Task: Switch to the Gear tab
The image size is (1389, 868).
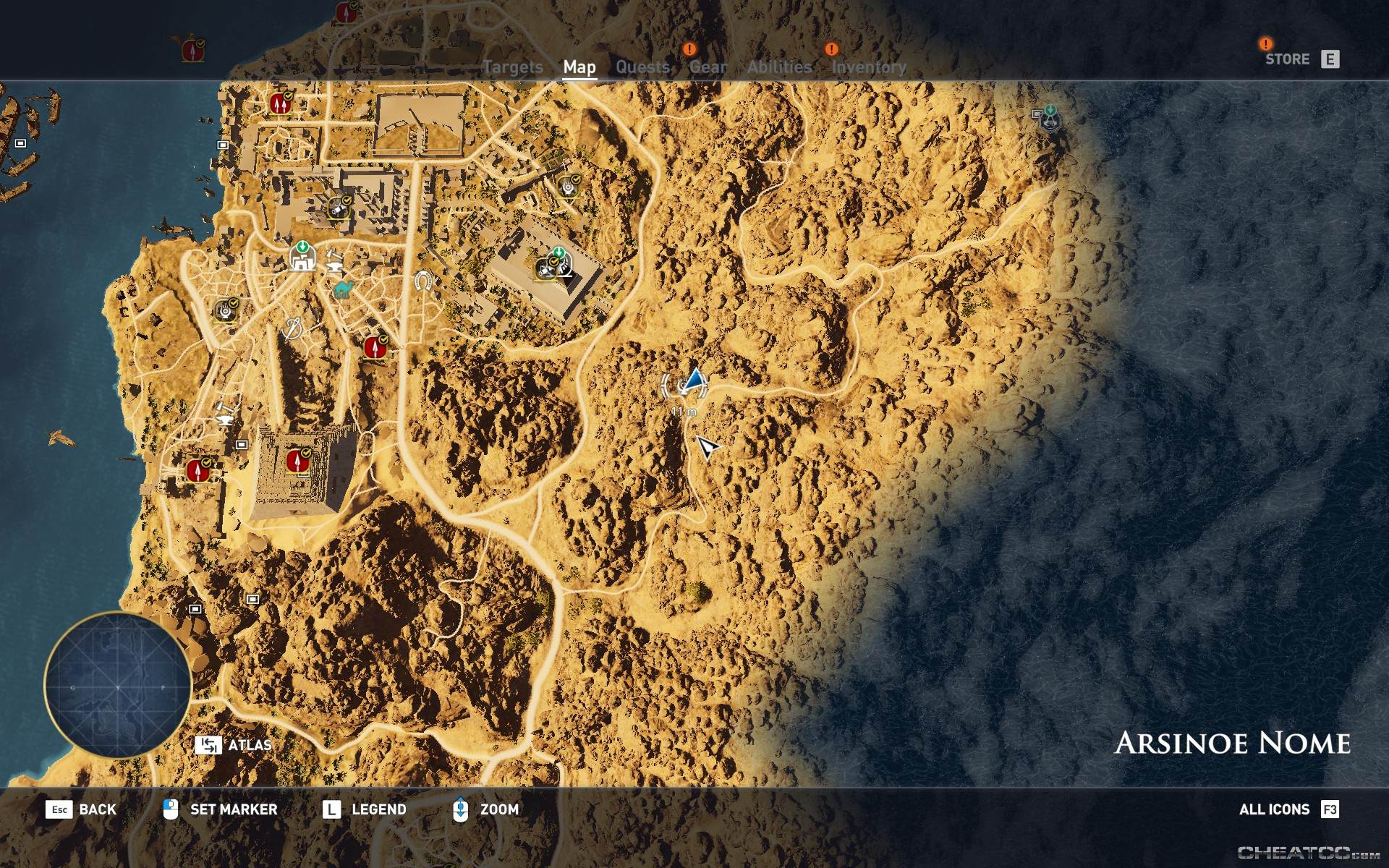Action: pyautogui.click(x=708, y=67)
